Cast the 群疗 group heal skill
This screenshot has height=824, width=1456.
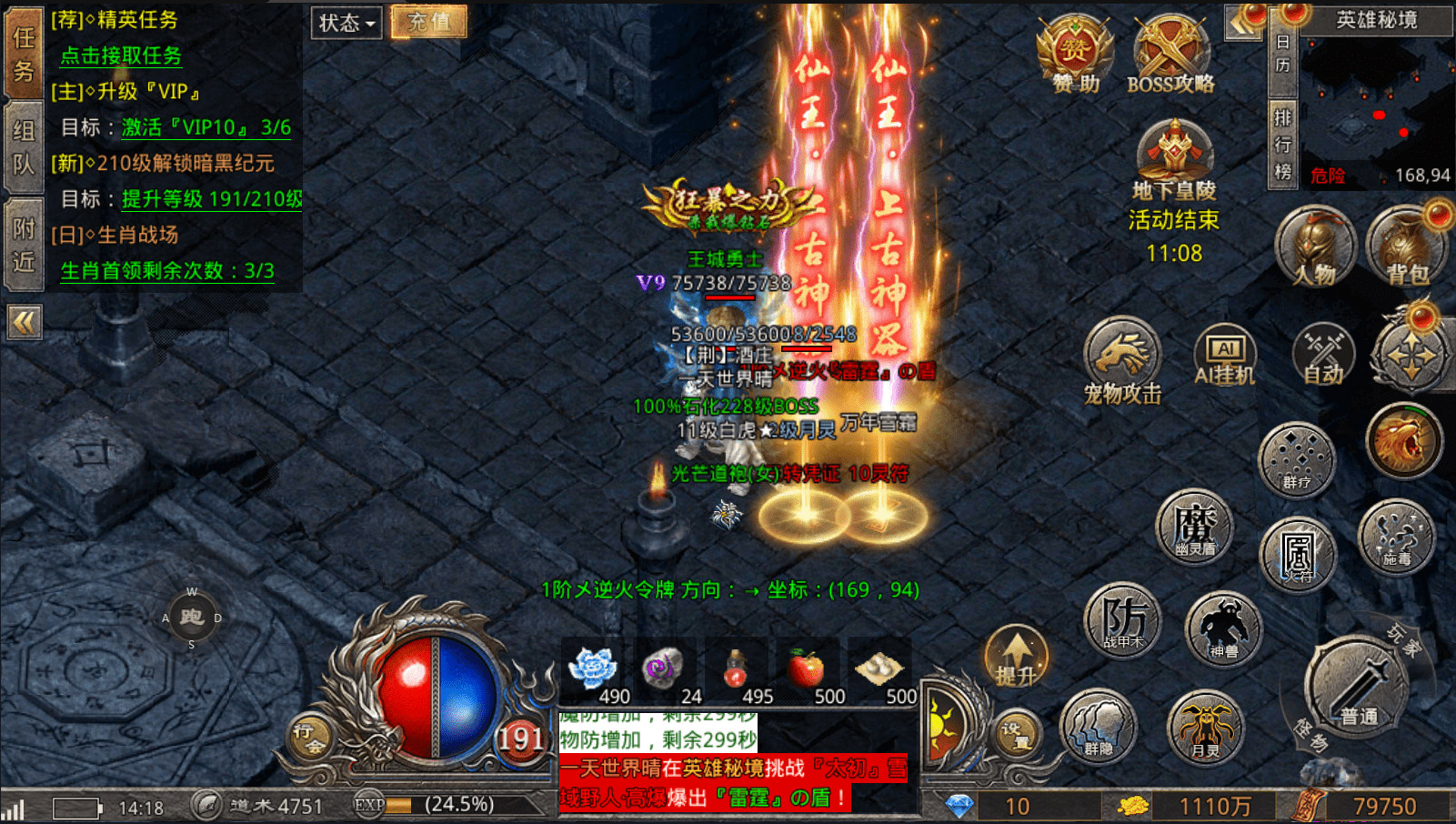click(1297, 459)
